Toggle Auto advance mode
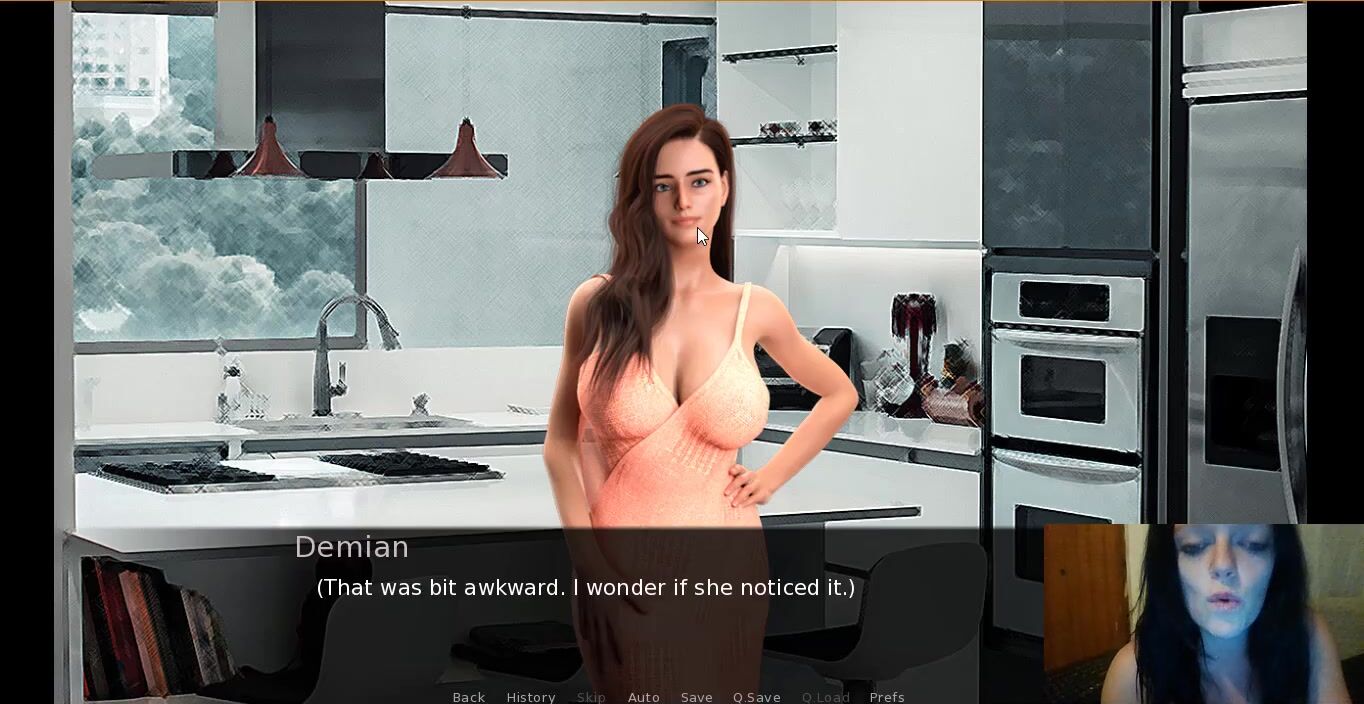The image size is (1364, 704). tap(643, 697)
